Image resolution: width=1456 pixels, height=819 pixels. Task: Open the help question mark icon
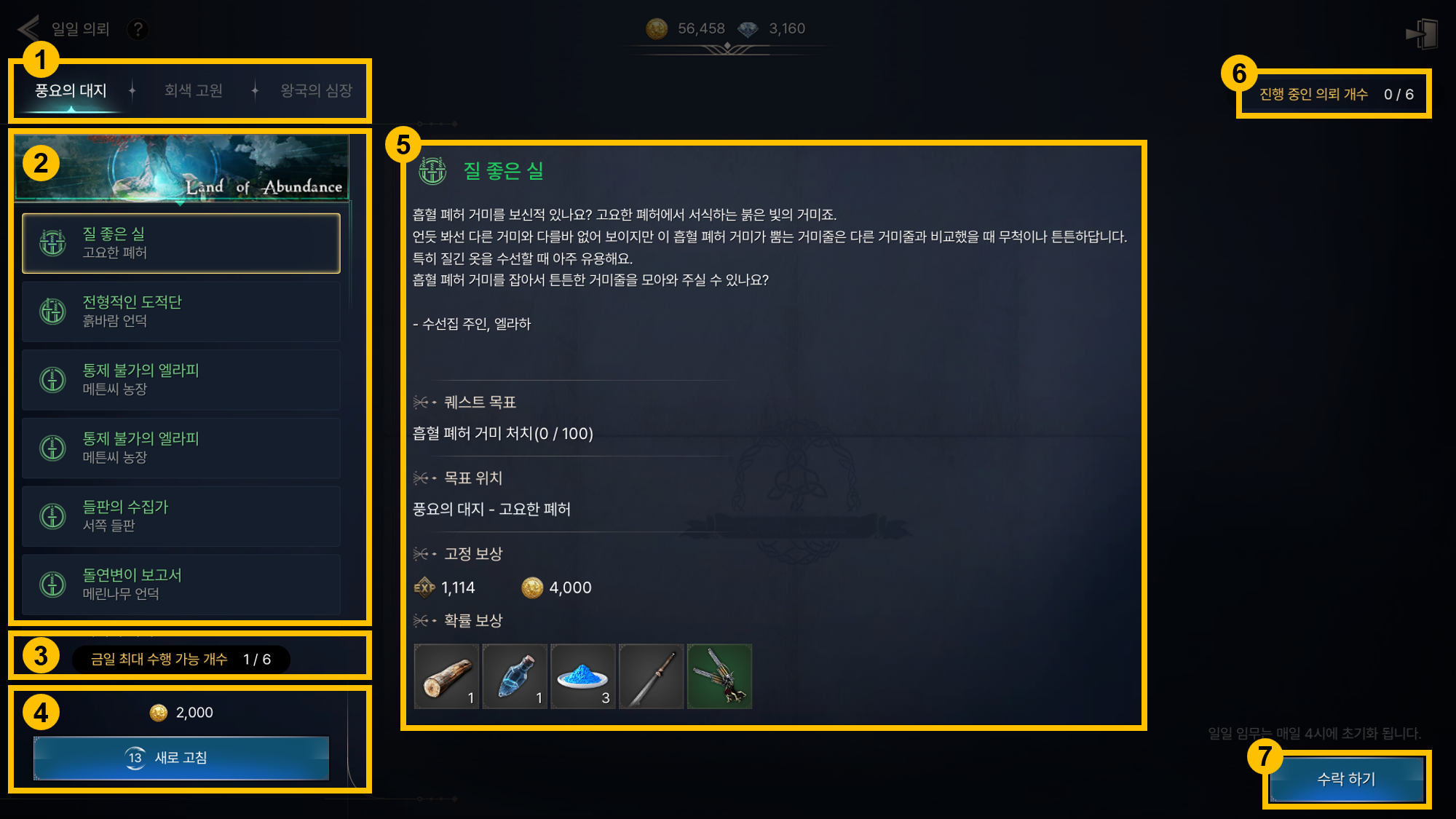[x=137, y=29]
